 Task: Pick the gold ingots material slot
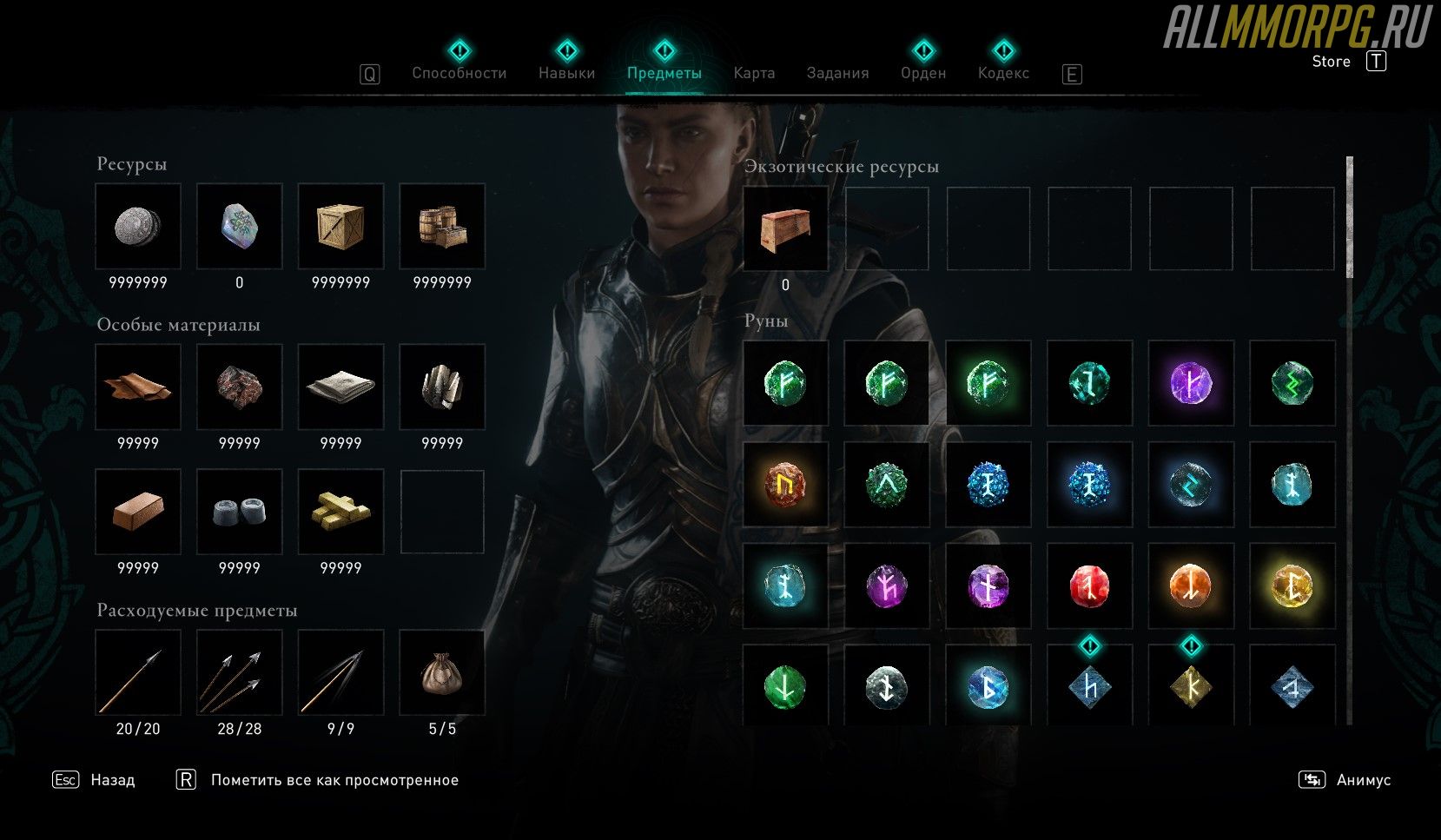click(340, 512)
